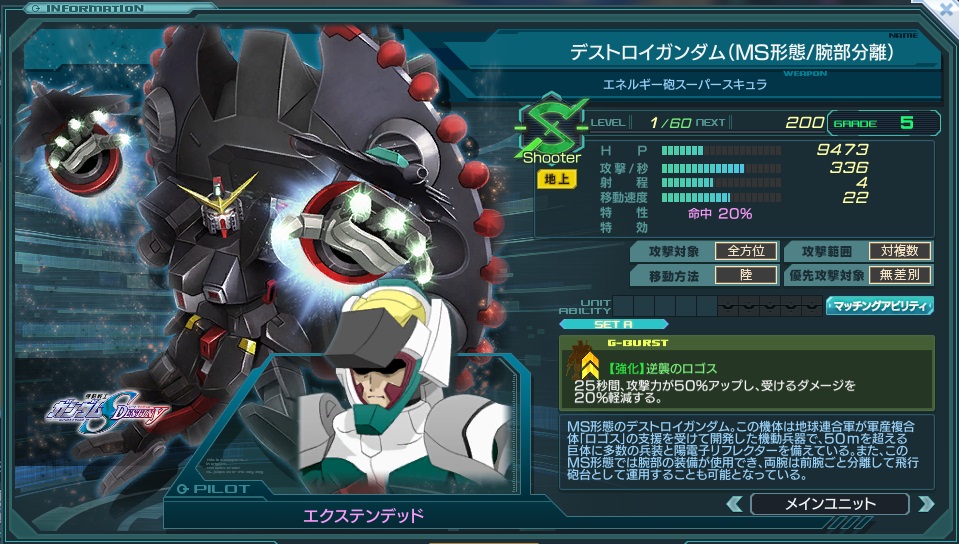Click the green Shooter type icon
The image size is (959, 544).
click(551, 130)
